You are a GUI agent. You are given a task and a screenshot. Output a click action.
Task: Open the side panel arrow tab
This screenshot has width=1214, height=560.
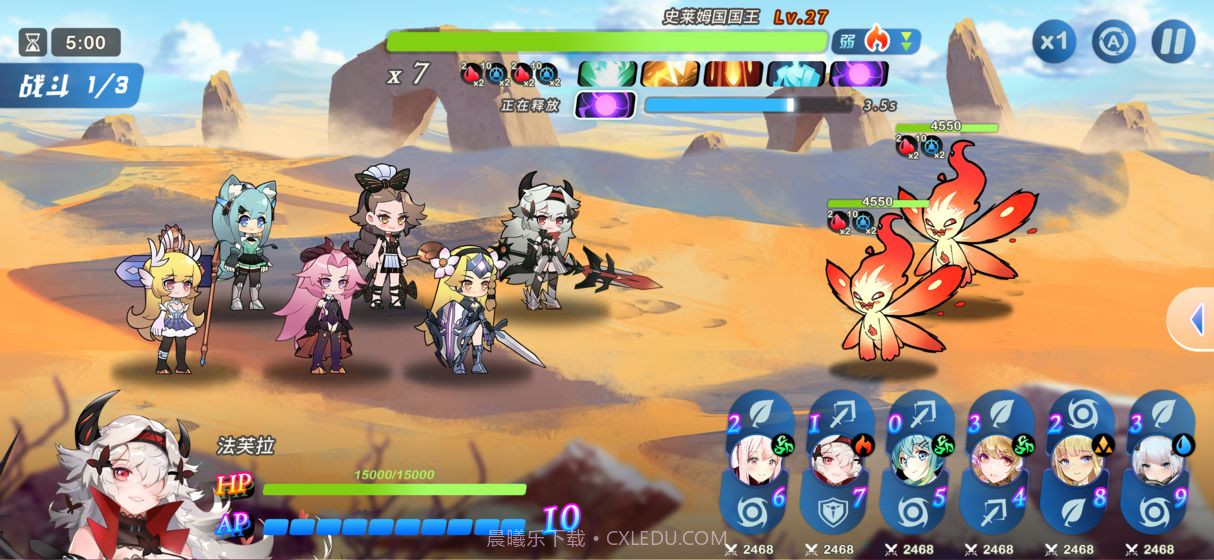tap(1194, 320)
